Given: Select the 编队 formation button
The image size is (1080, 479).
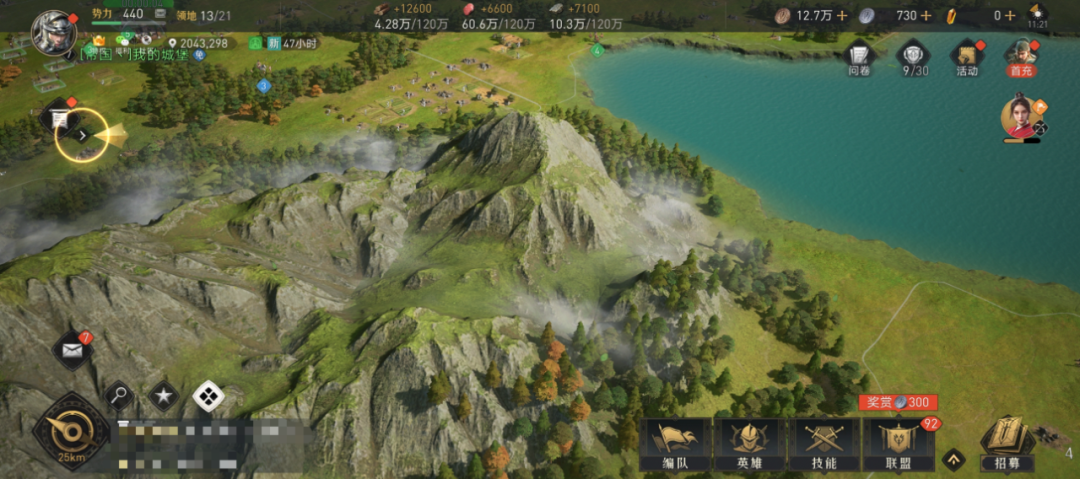Looking at the screenshot, I should click(675, 444).
